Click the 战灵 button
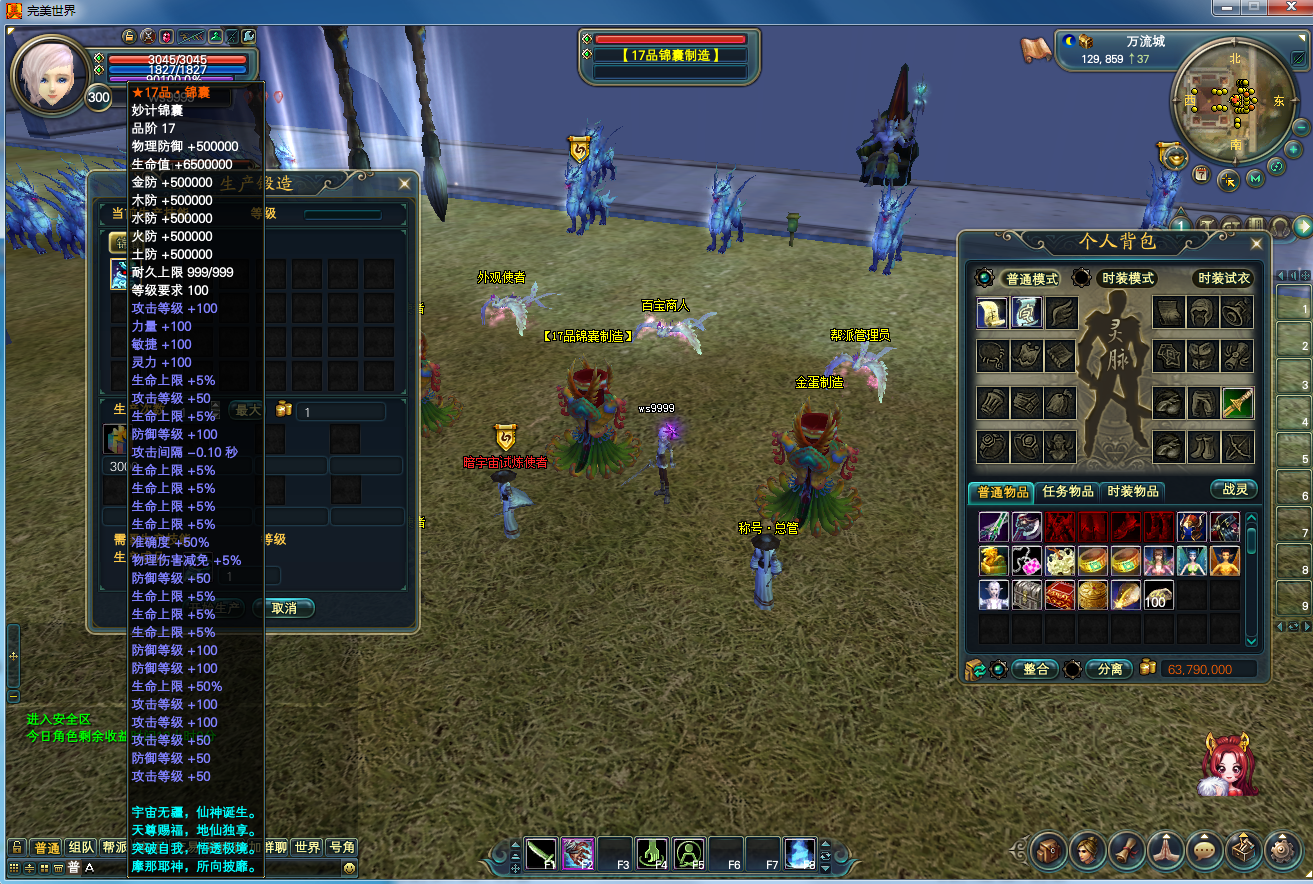This screenshot has height=884, width=1313. [x=1233, y=489]
